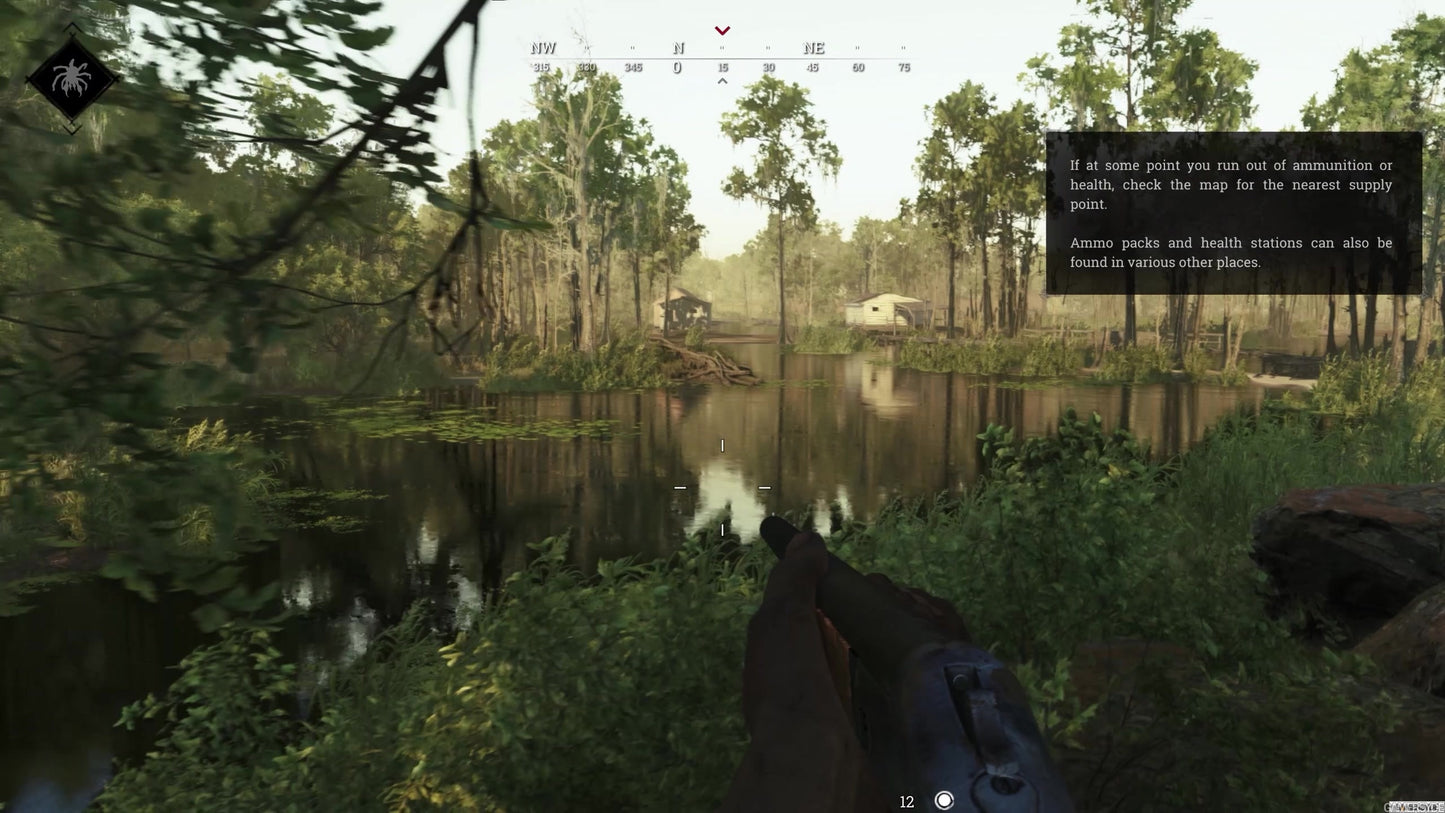The width and height of the screenshot is (1445, 813).
Task: Click the ammo count number 12
Action: [906, 800]
